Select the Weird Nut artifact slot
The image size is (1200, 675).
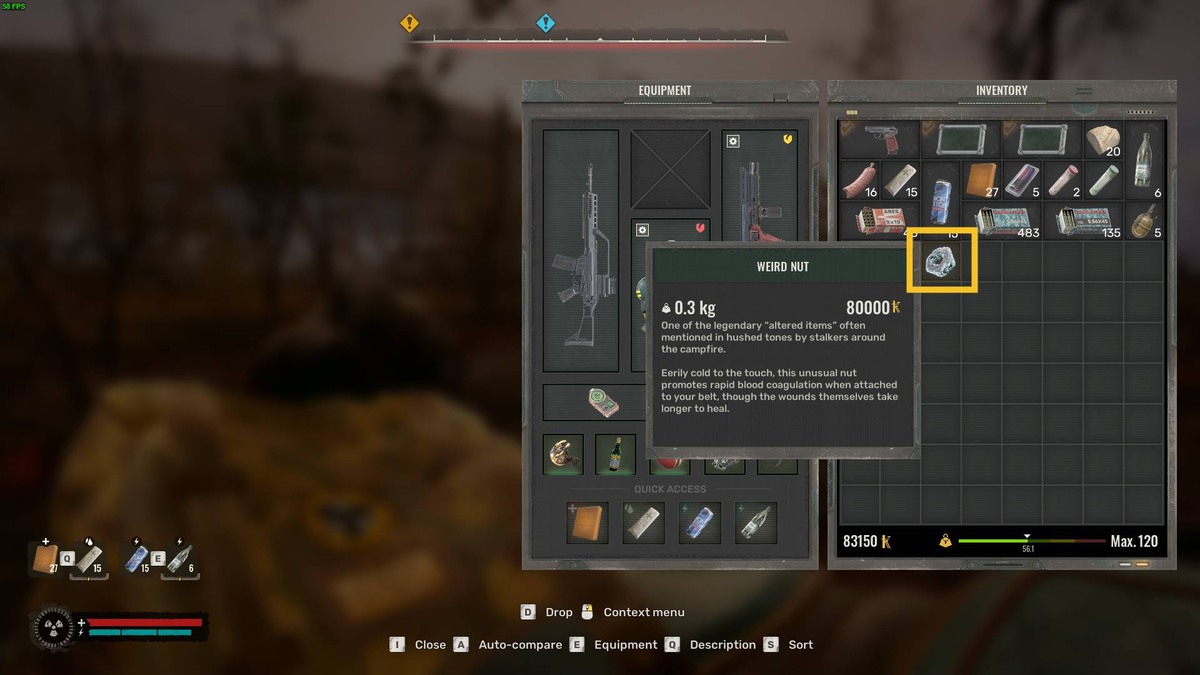click(942, 261)
